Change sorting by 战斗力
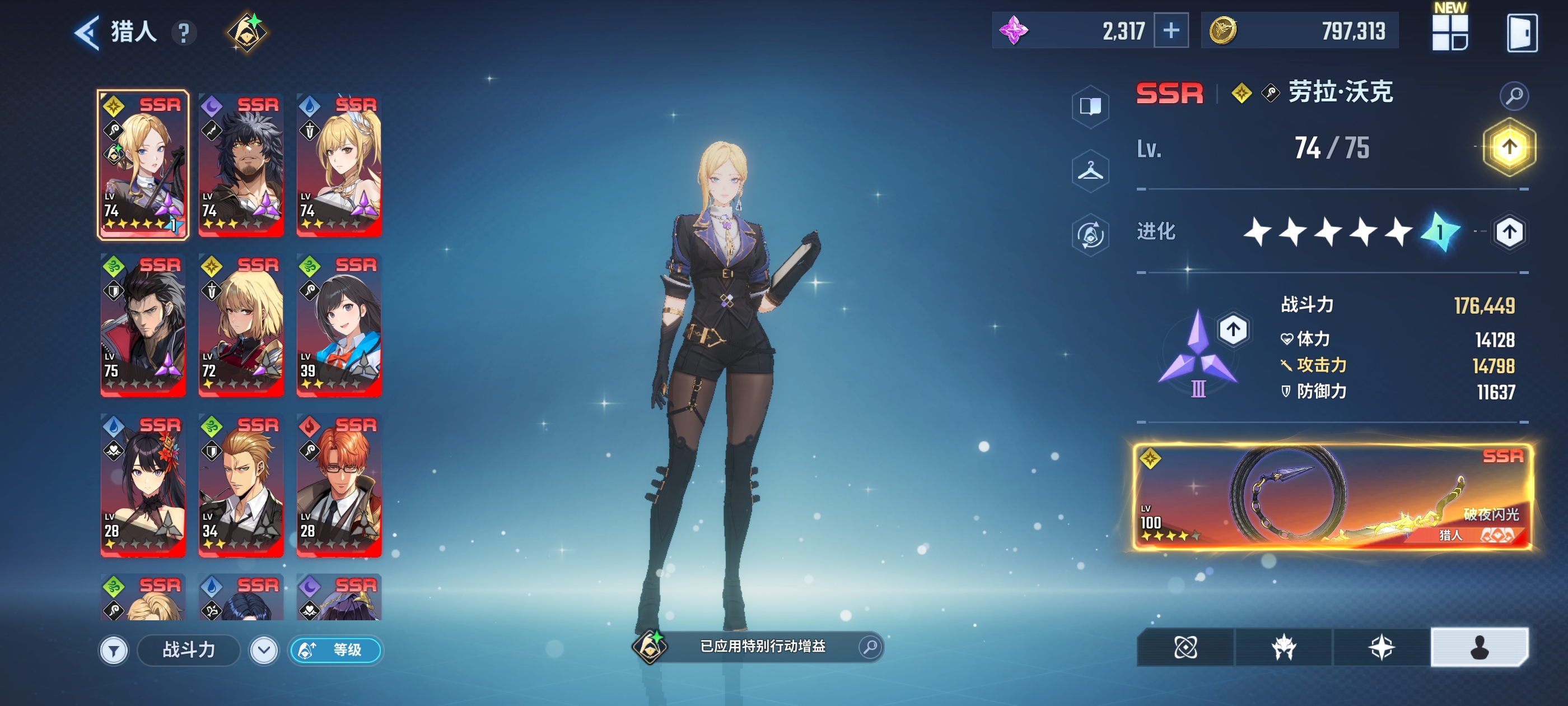 pyautogui.click(x=189, y=650)
